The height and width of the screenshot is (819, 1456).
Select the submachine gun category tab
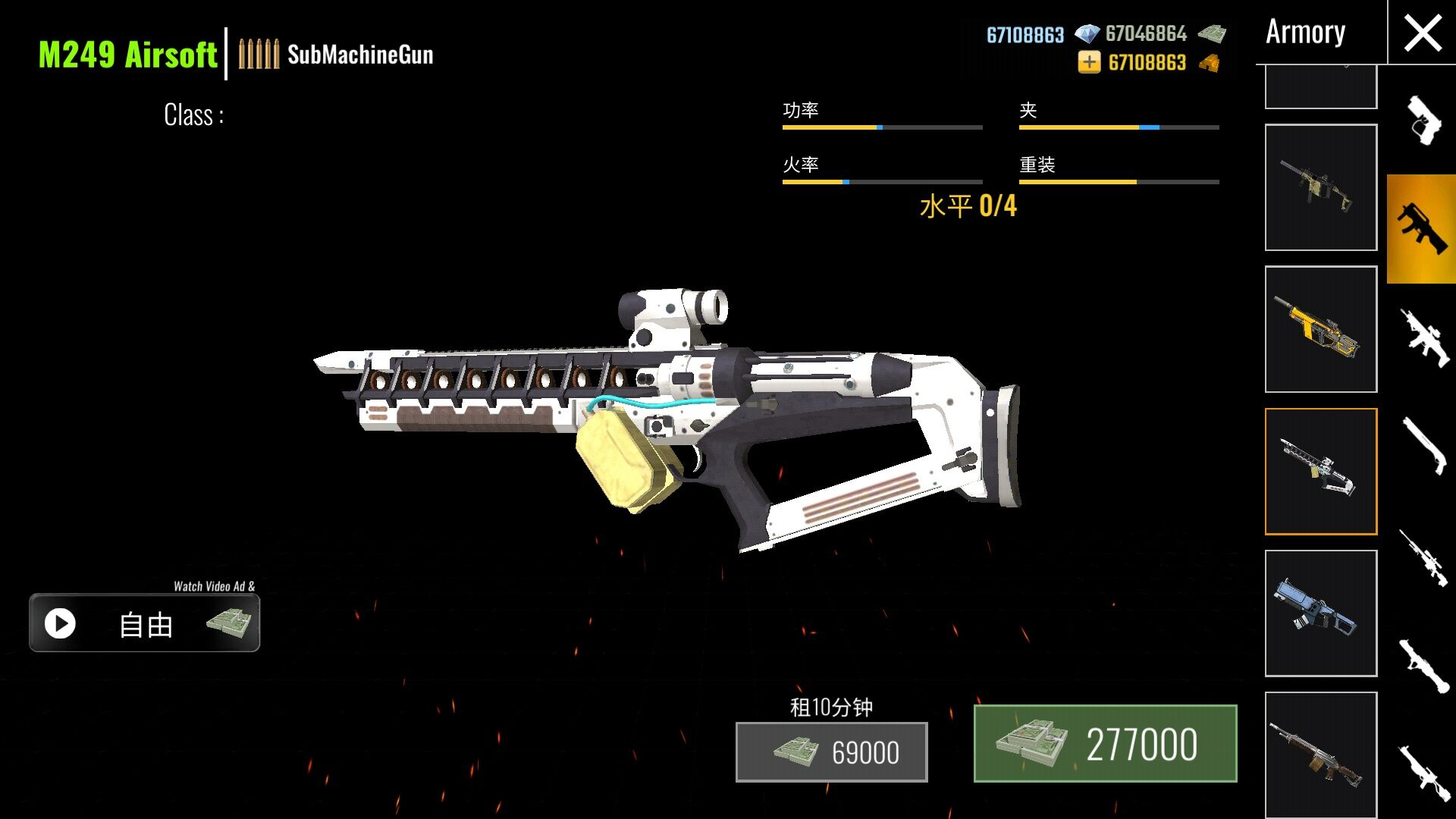tap(1422, 228)
